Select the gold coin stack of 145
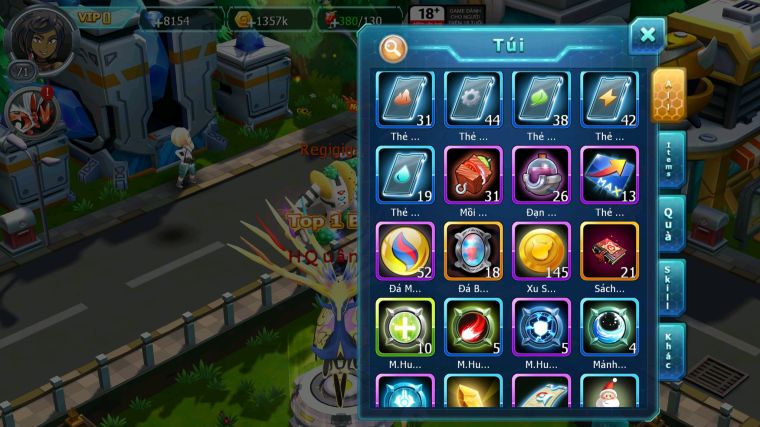Screen dimensions: 760x427 [541, 251]
